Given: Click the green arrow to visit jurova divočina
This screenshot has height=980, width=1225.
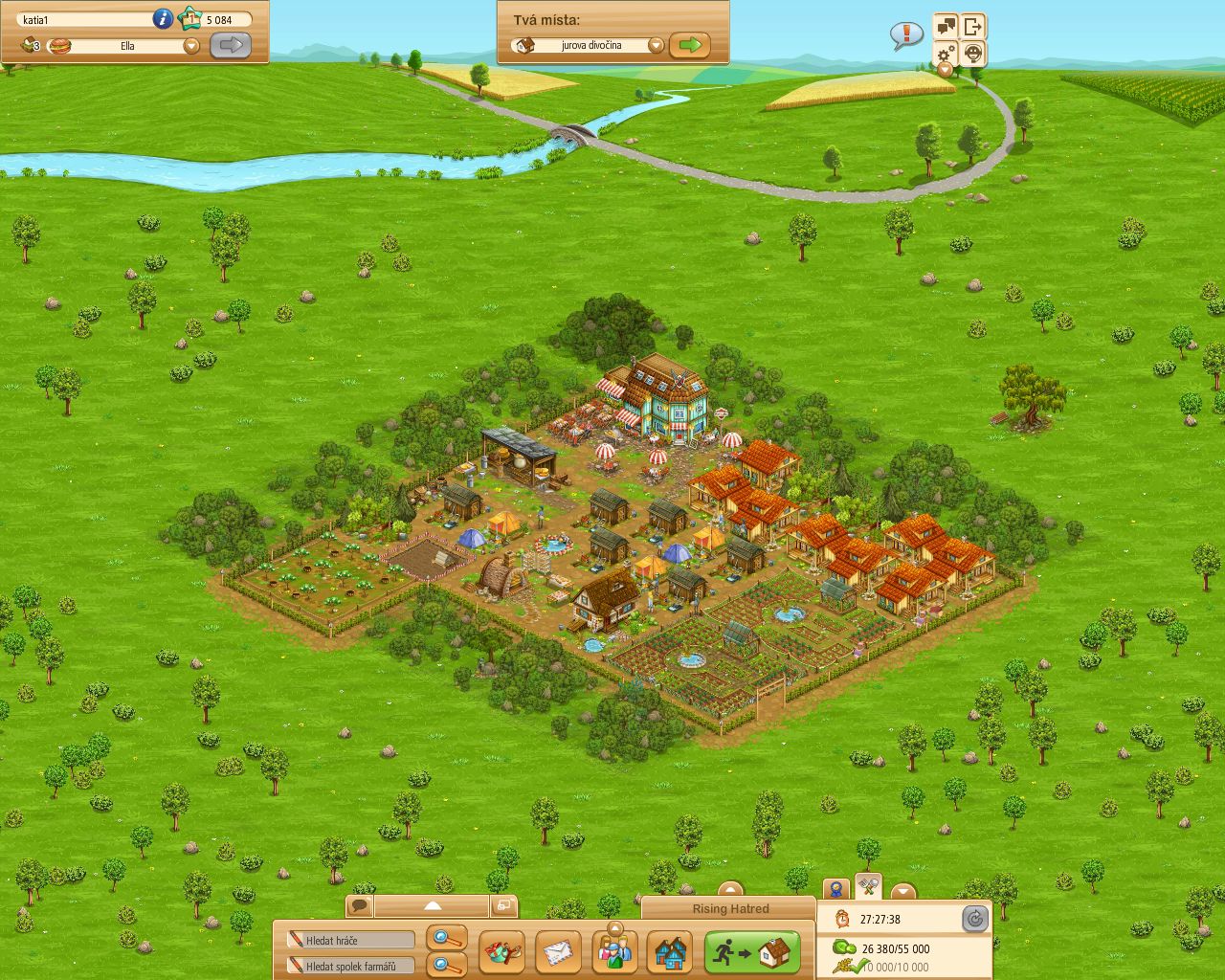Looking at the screenshot, I should (691, 44).
